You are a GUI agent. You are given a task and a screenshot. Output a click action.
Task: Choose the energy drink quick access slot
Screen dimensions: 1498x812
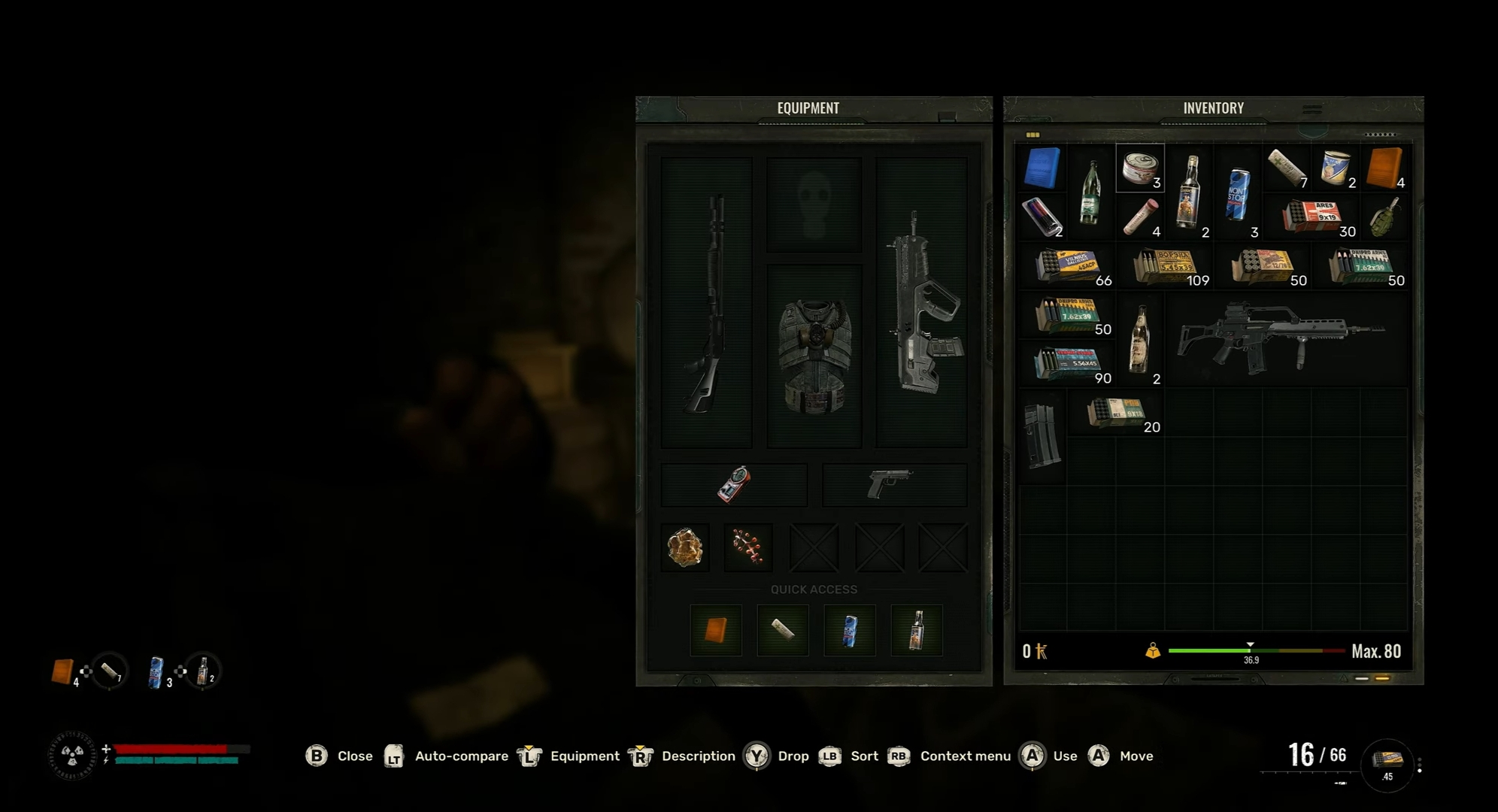pos(850,630)
